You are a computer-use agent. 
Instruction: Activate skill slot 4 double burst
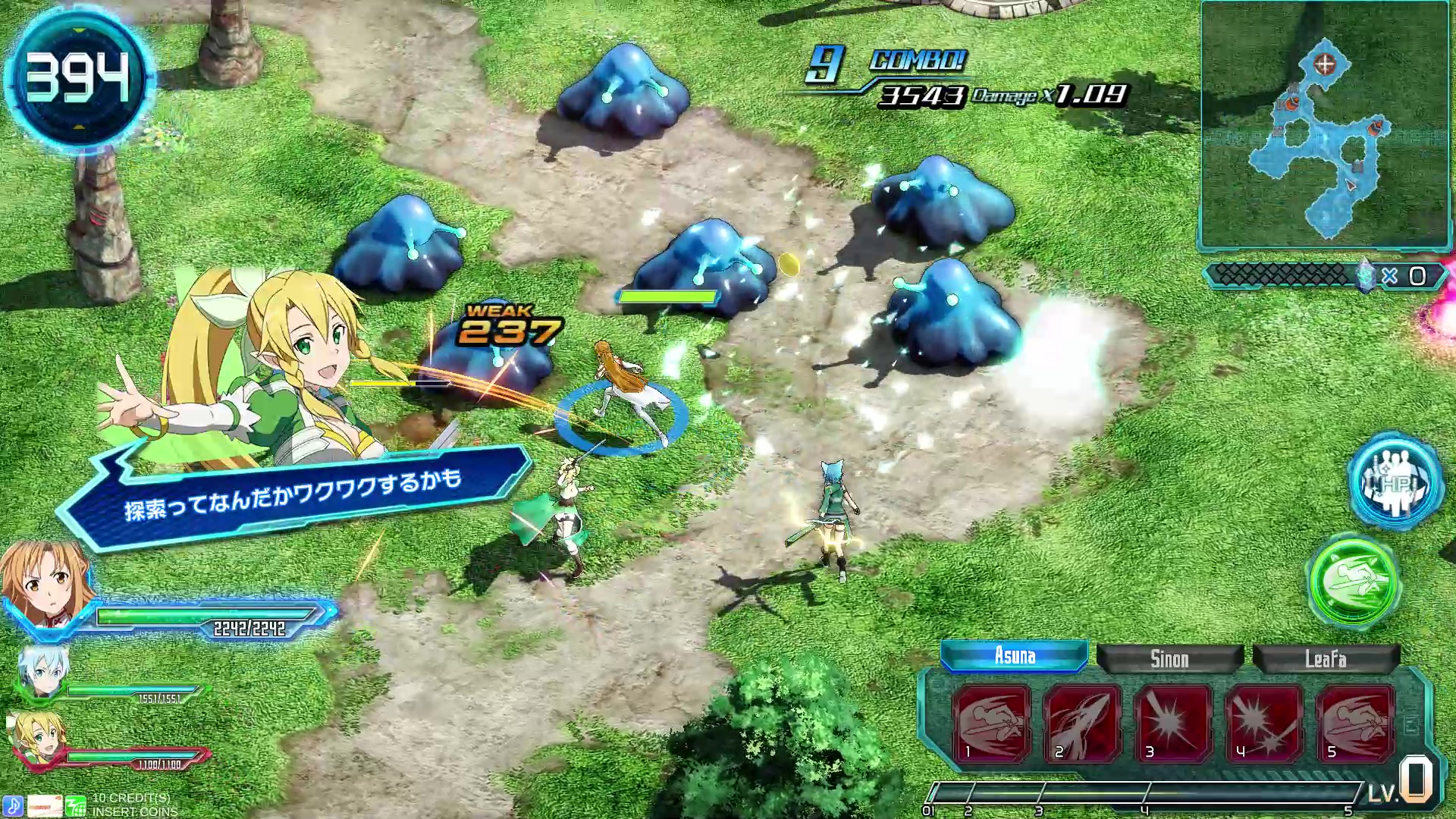tap(1264, 723)
